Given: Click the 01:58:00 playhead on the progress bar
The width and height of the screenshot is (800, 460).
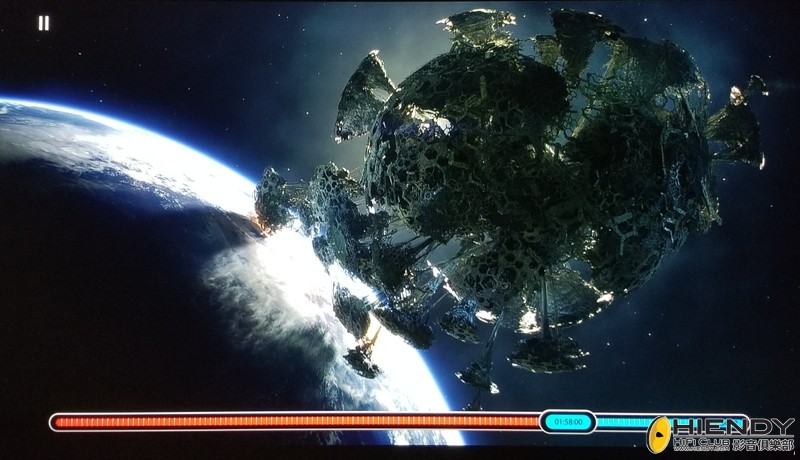Looking at the screenshot, I should (568, 422).
